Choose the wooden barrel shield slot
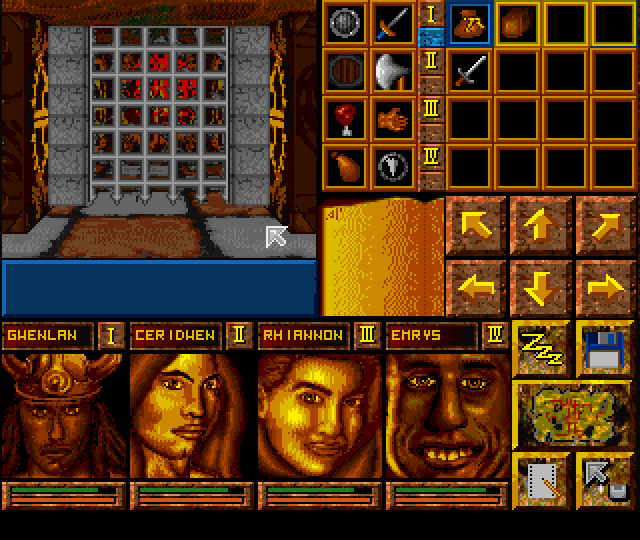 coord(345,71)
